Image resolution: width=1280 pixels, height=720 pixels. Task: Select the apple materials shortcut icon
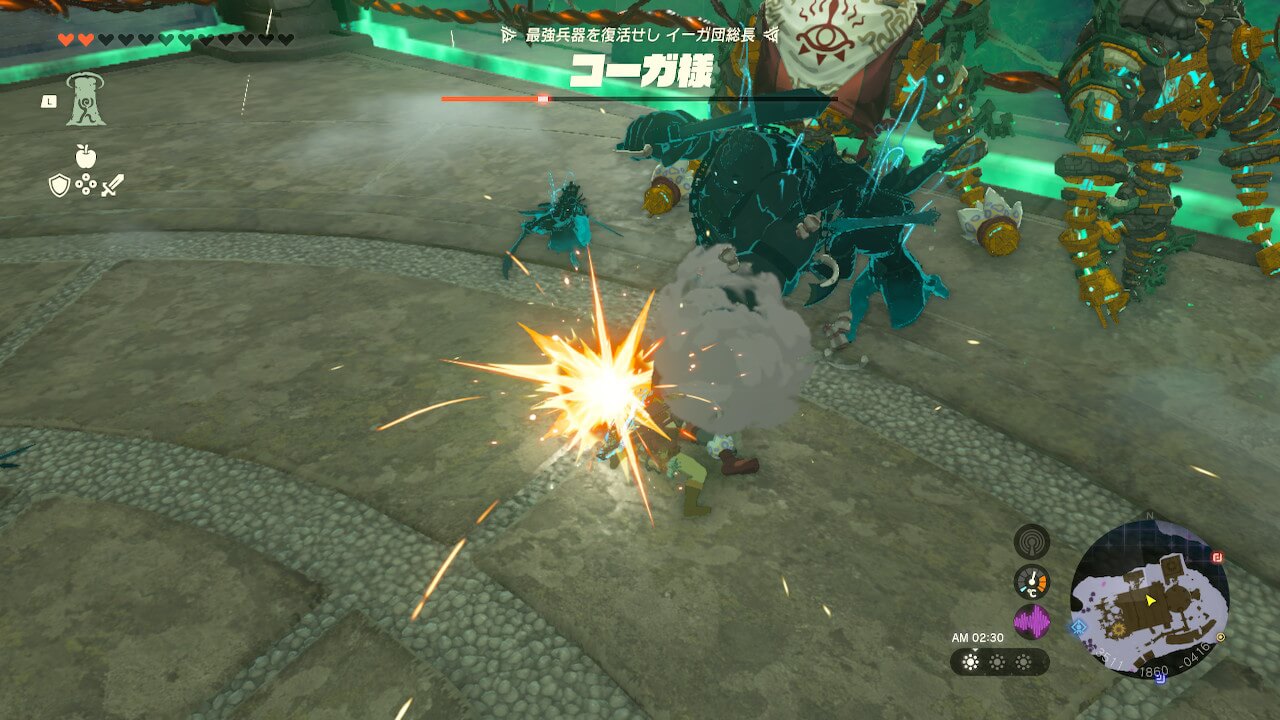coord(85,156)
